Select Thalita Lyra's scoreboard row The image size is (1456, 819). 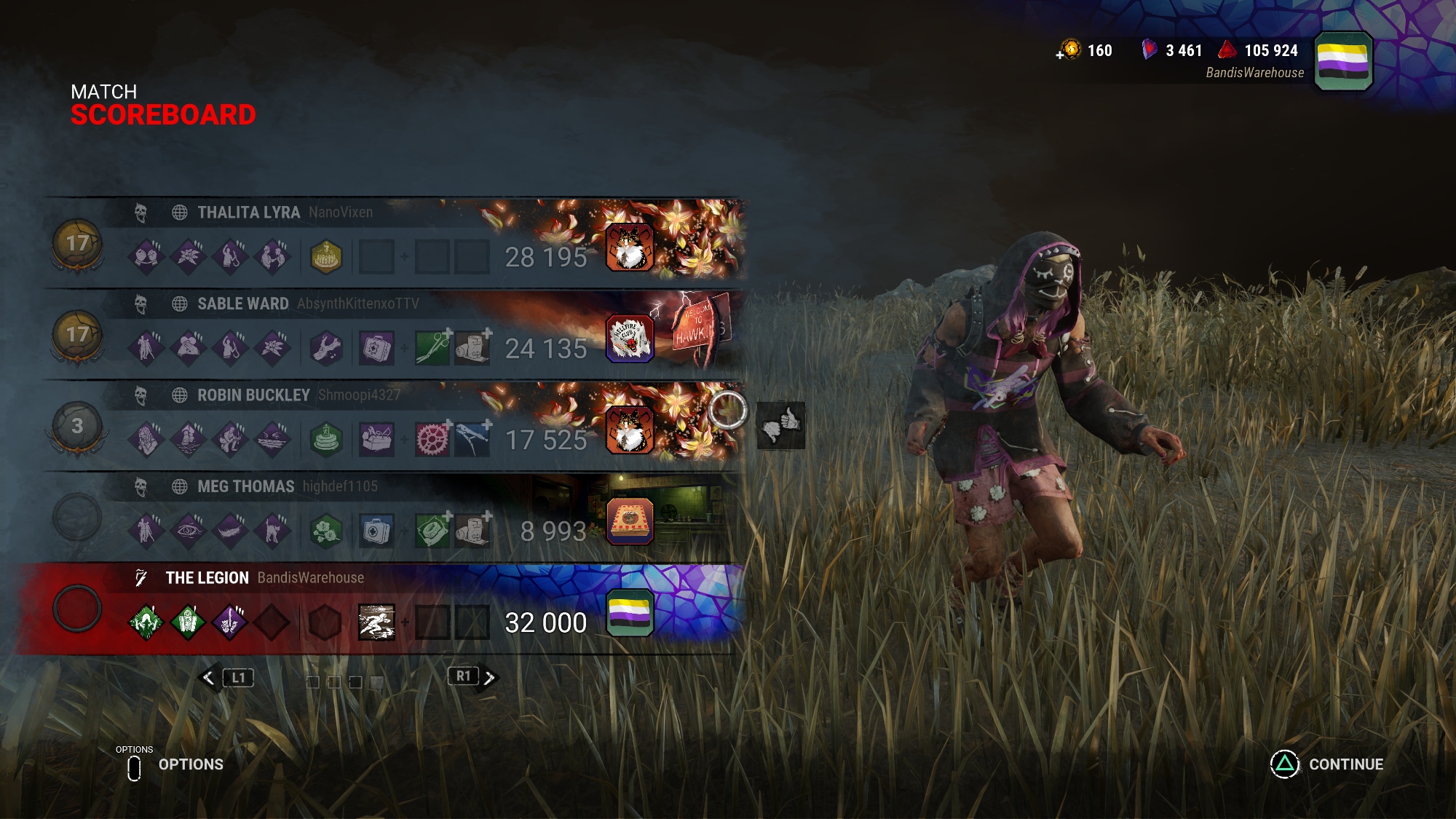[x=248, y=213]
